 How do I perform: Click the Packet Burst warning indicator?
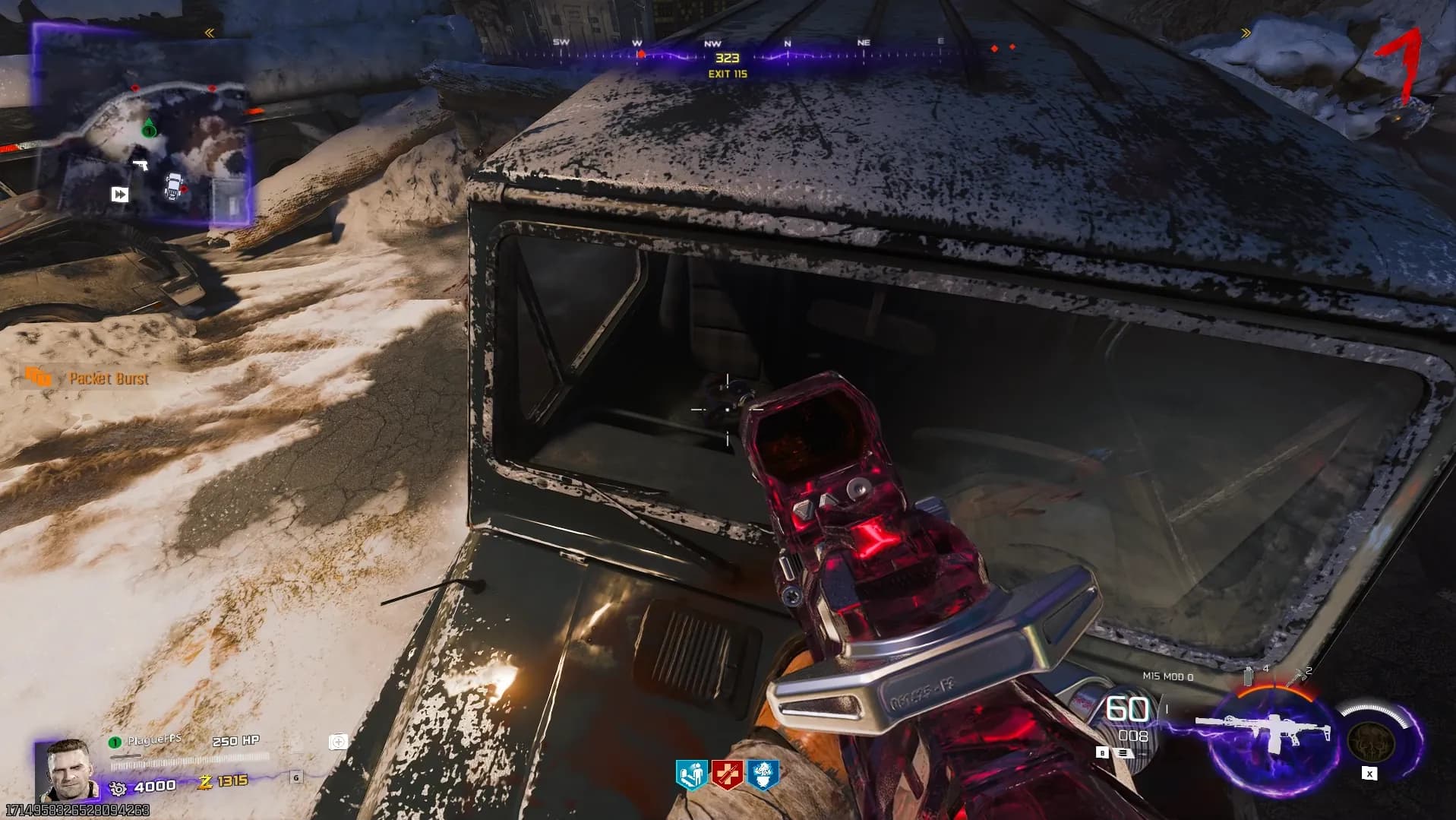[38, 377]
